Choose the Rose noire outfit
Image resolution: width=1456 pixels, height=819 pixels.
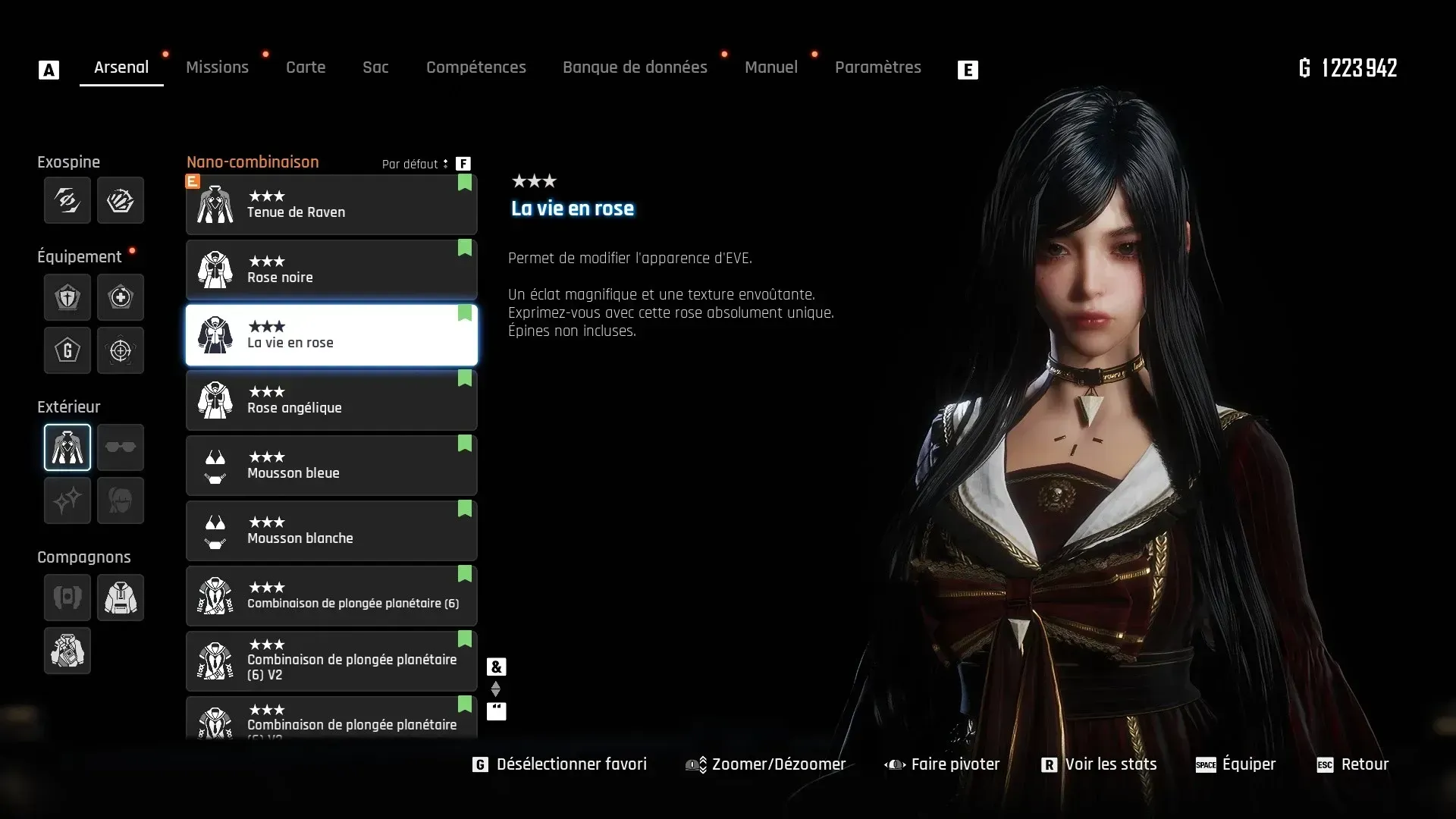(x=331, y=270)
